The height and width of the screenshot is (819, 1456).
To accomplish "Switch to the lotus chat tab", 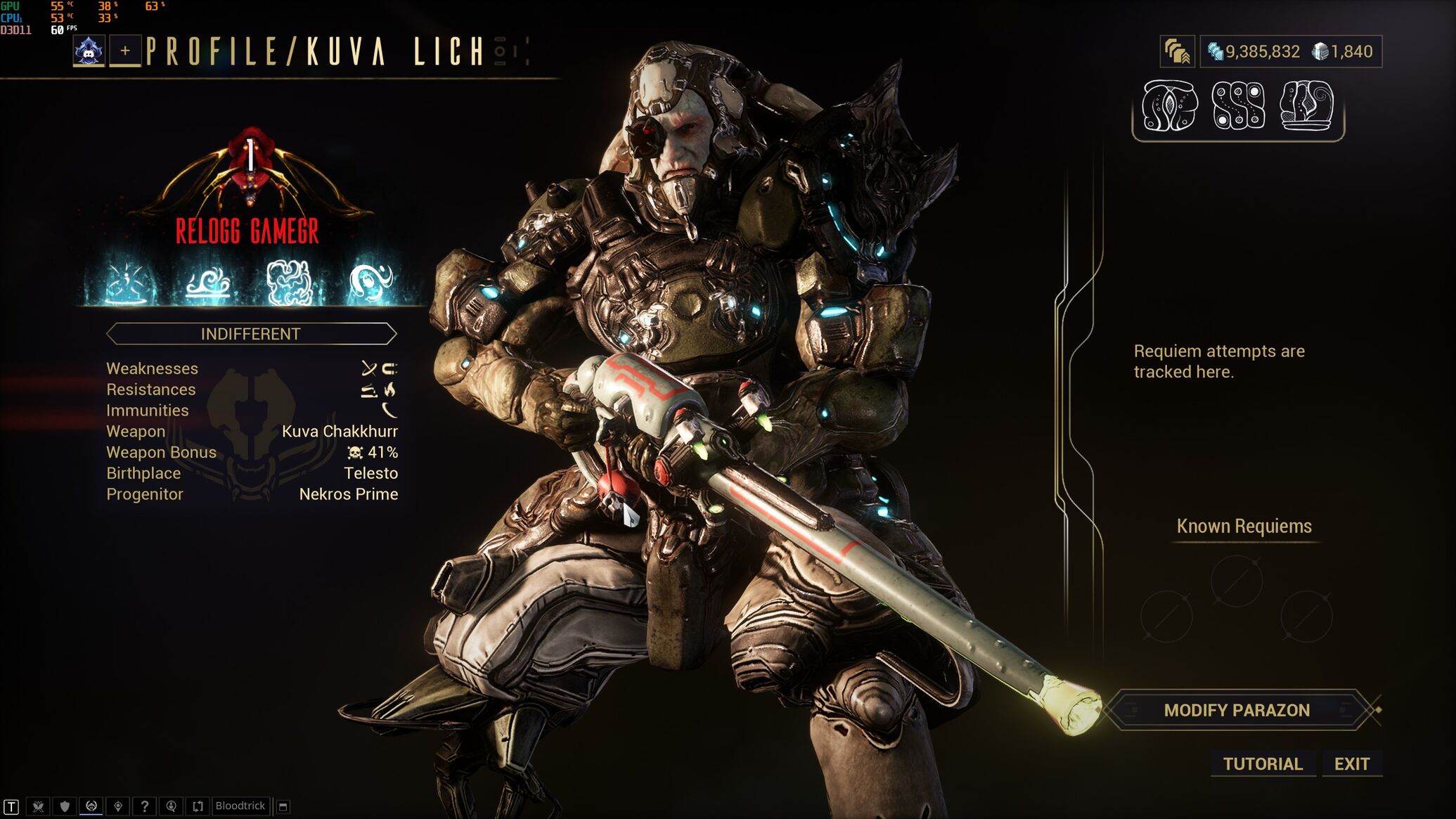I will [x=38, y=806].
